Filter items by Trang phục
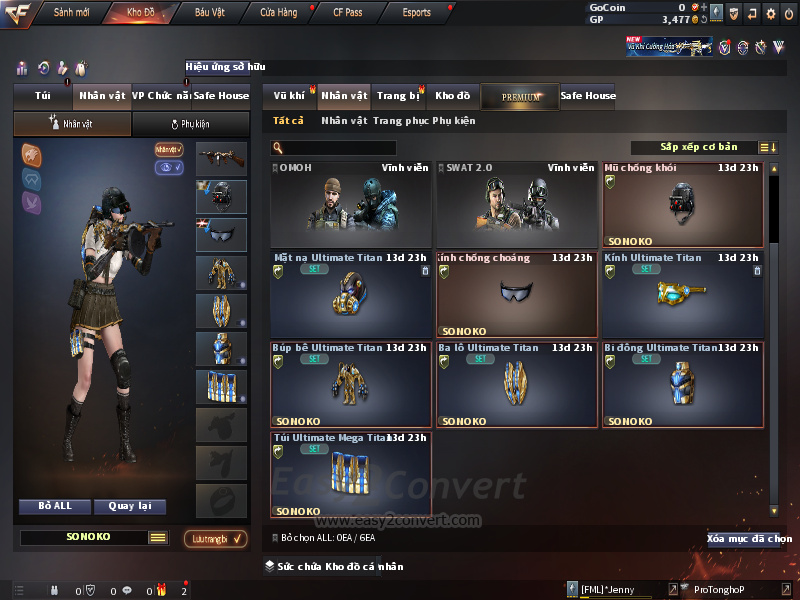Viewport: 800px width, 600px height. coord(400,121)
